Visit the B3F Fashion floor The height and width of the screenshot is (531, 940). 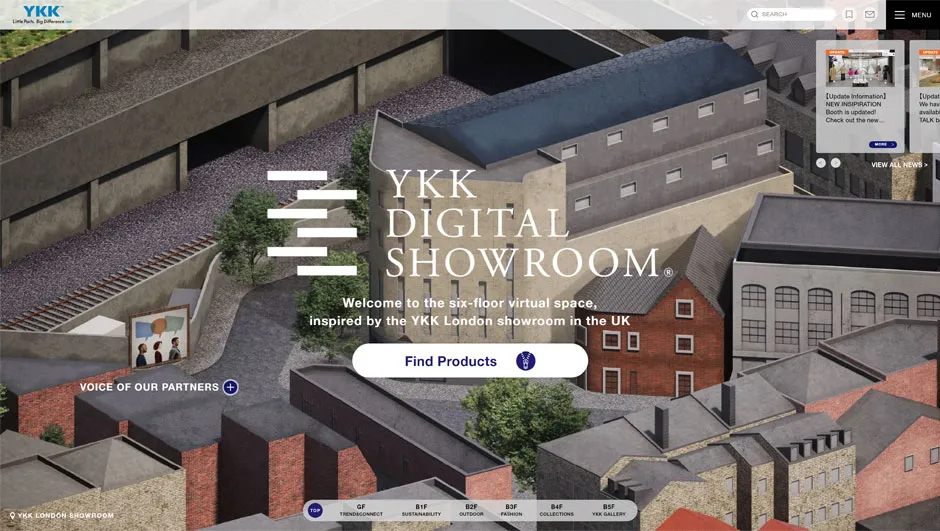[x=511, y=510]
